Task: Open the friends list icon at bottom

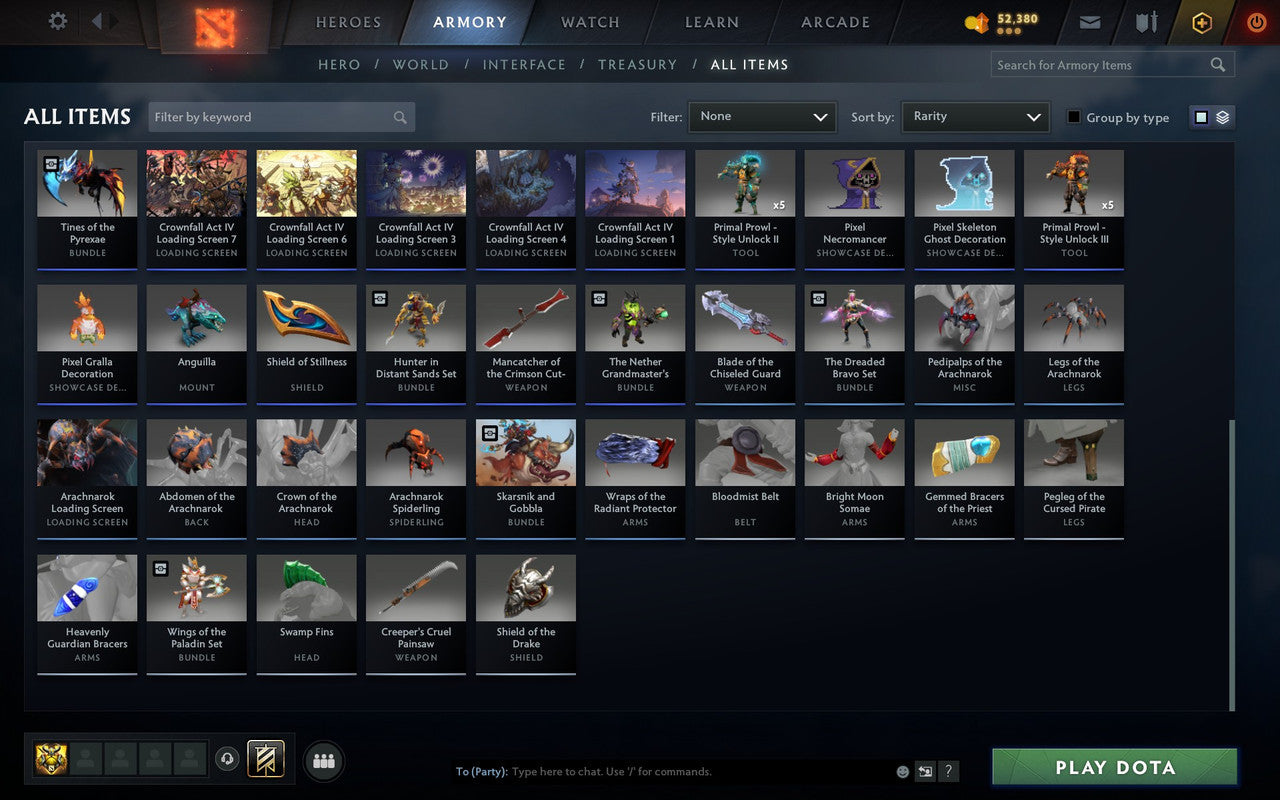Action: coord(323,761)
